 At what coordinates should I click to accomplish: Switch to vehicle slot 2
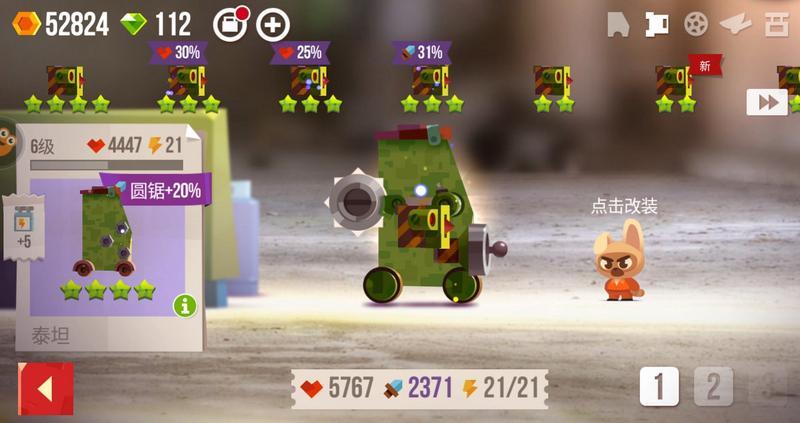(x=713, y=386)
